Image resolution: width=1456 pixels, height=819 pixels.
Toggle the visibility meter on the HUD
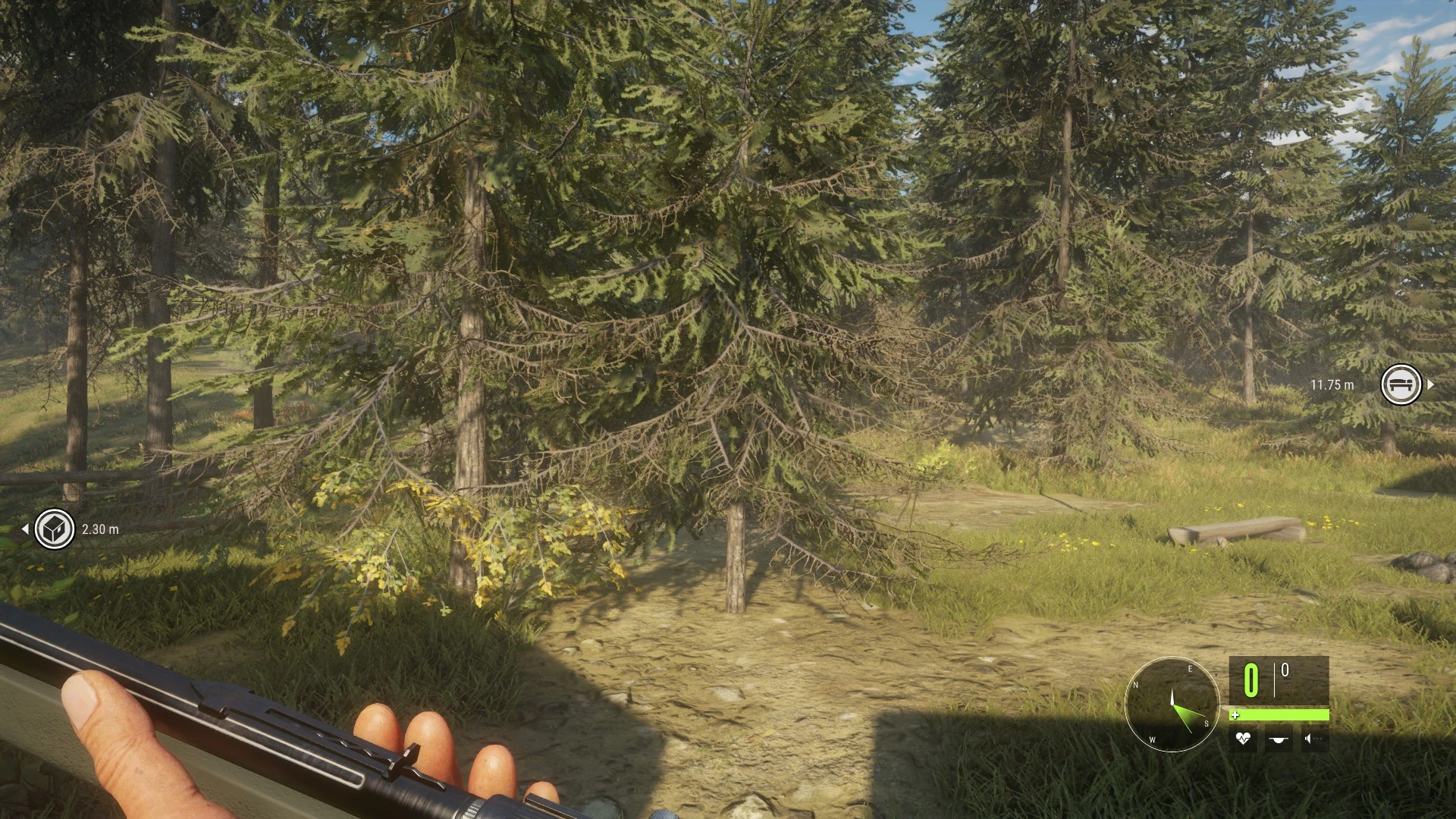(1278, 739)
